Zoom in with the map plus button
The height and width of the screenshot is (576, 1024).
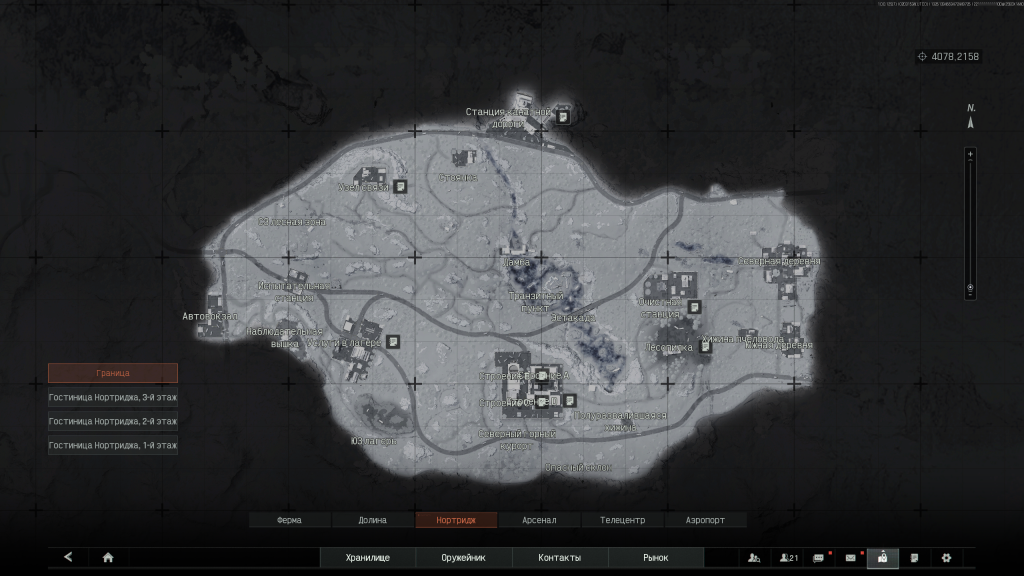(969, 154)
